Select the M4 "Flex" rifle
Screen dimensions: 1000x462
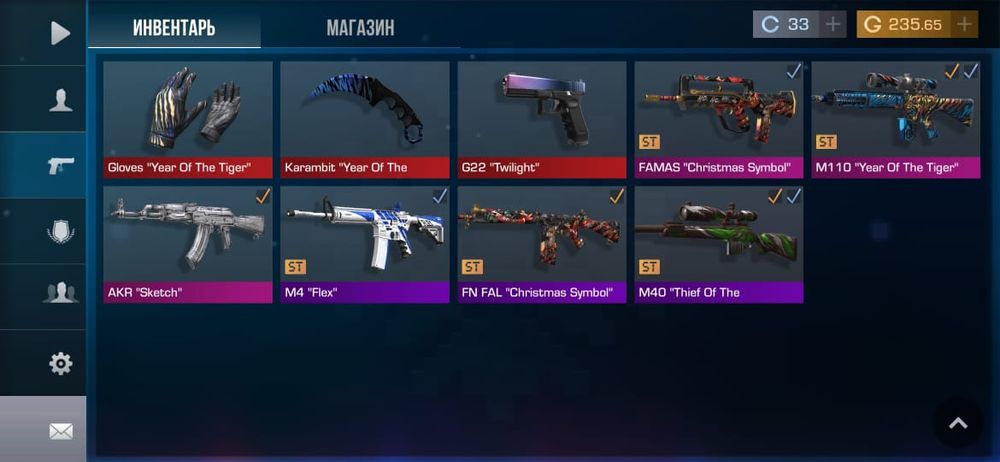[365, 244]
